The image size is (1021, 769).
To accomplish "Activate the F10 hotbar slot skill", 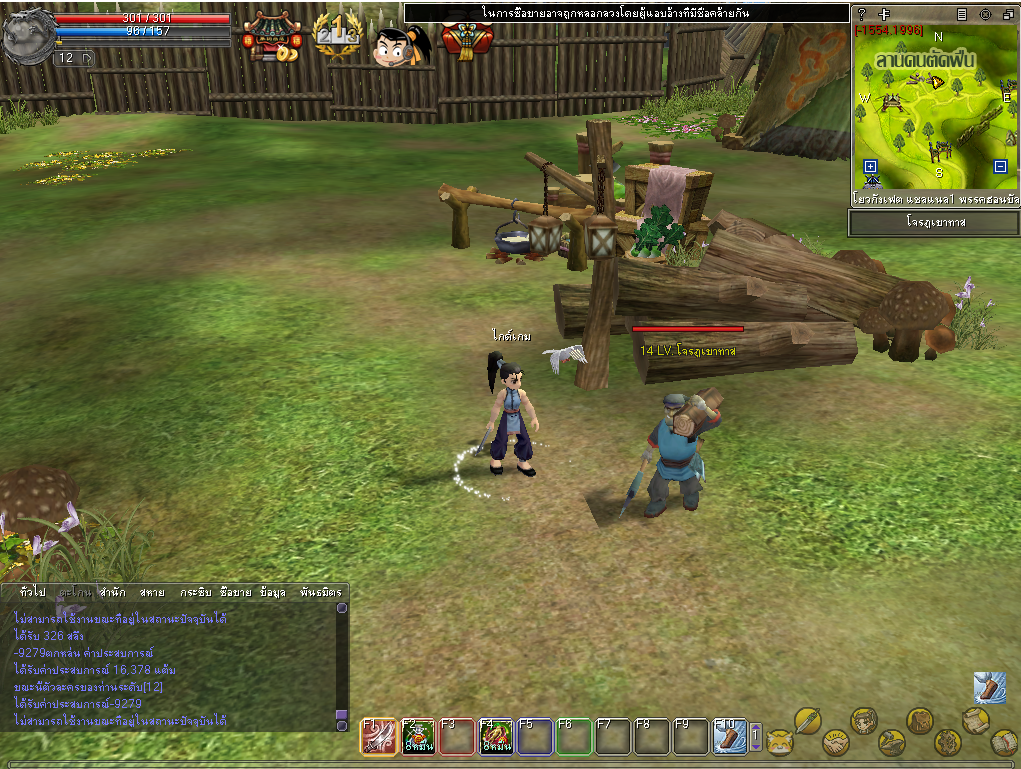I will click(730, 737).
